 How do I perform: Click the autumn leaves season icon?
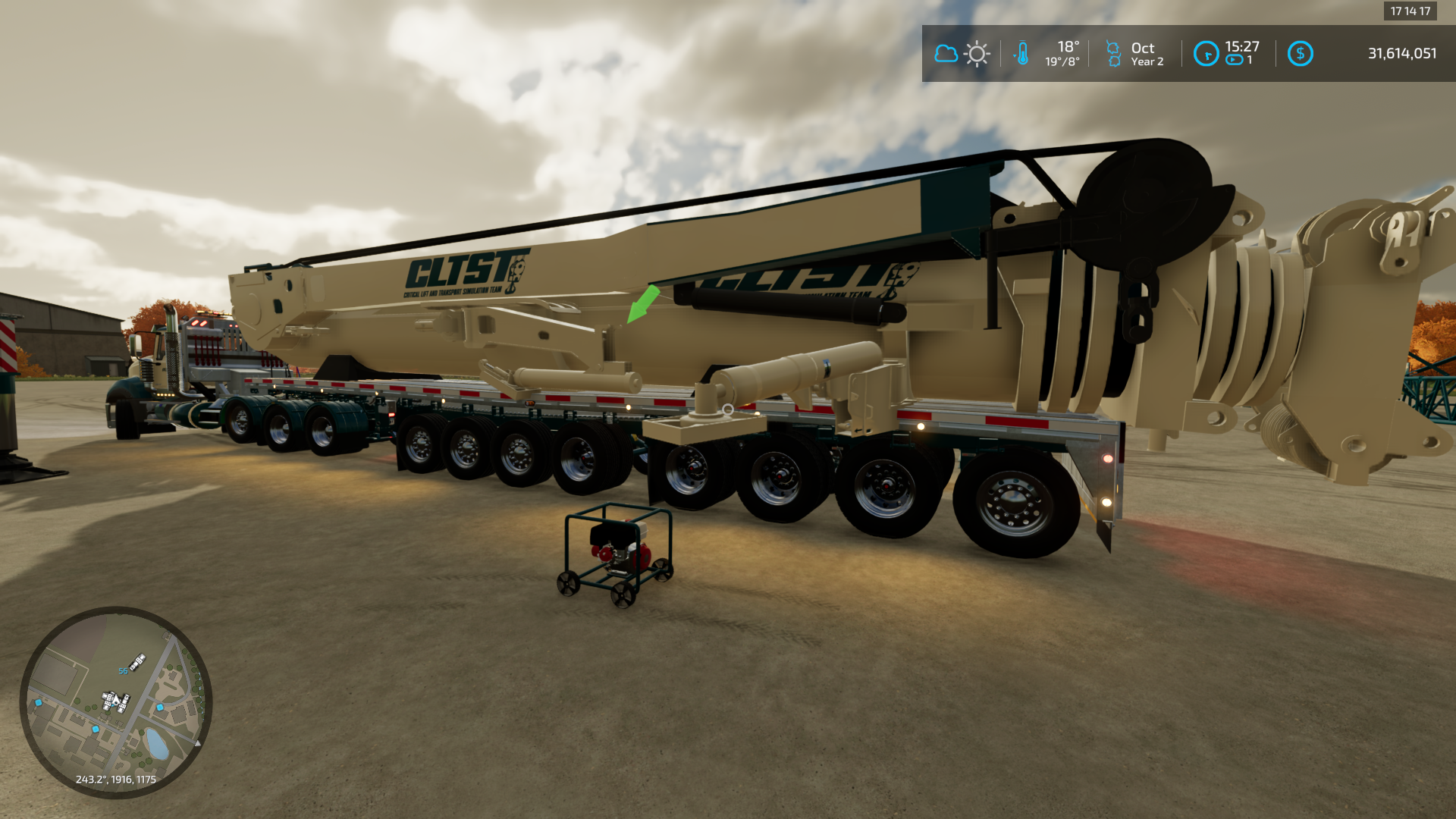1115,53
